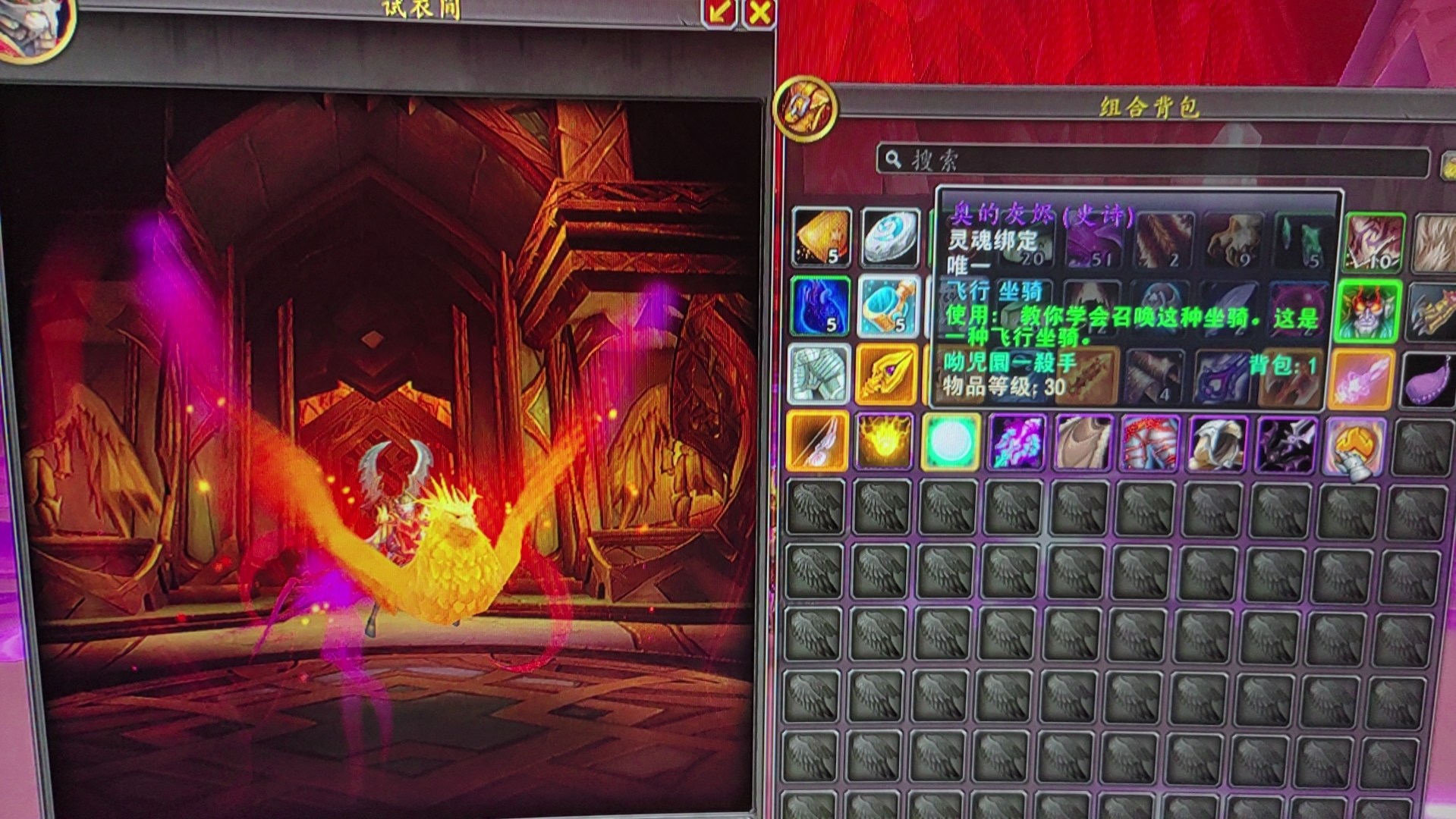Select the white swirl stone item

coord(890,237)
